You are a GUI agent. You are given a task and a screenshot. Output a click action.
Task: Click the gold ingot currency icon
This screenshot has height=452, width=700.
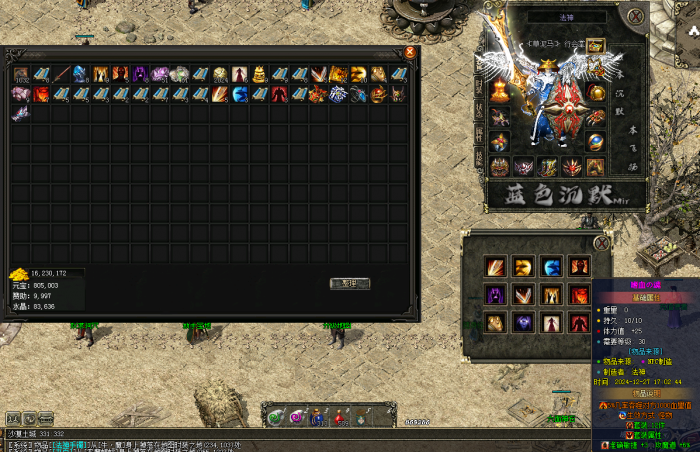click(19, 273)
